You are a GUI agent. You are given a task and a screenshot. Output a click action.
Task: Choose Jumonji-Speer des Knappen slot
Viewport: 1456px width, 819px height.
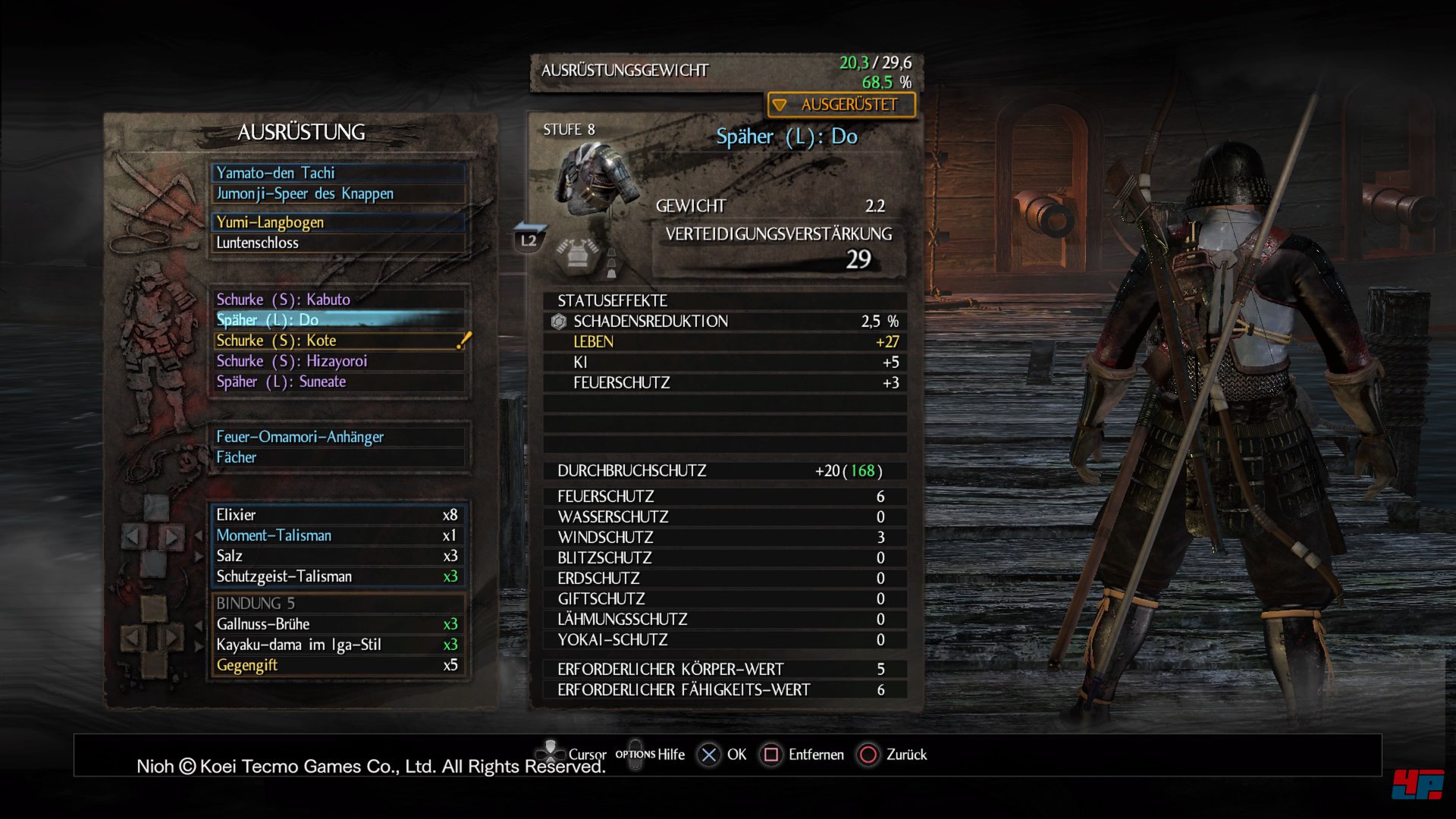pyautogui.click(x=338, y=193)
